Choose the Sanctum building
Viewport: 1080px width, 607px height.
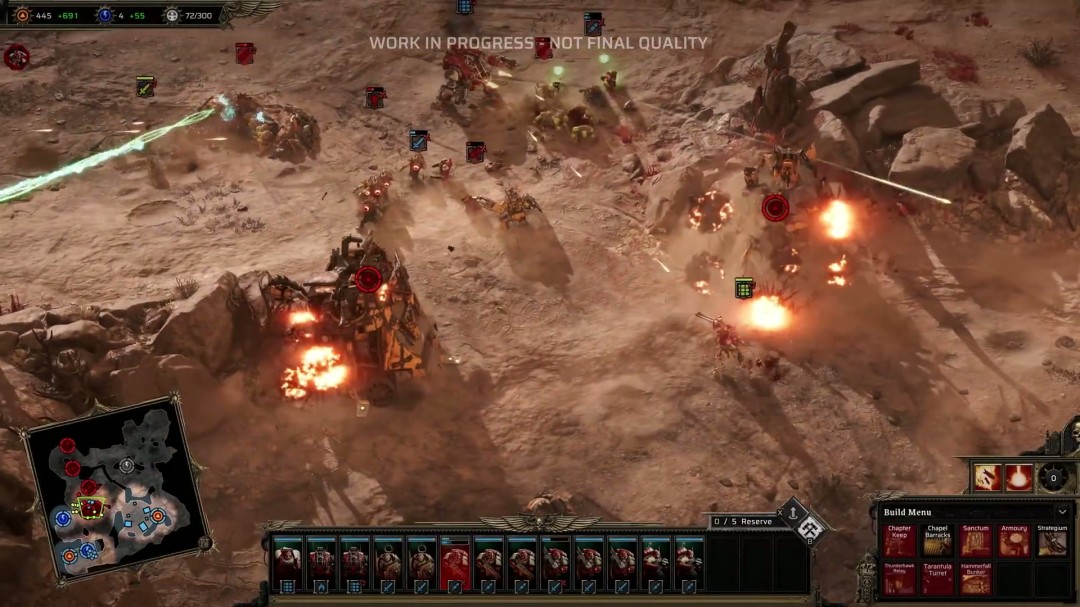coord(975,541)
